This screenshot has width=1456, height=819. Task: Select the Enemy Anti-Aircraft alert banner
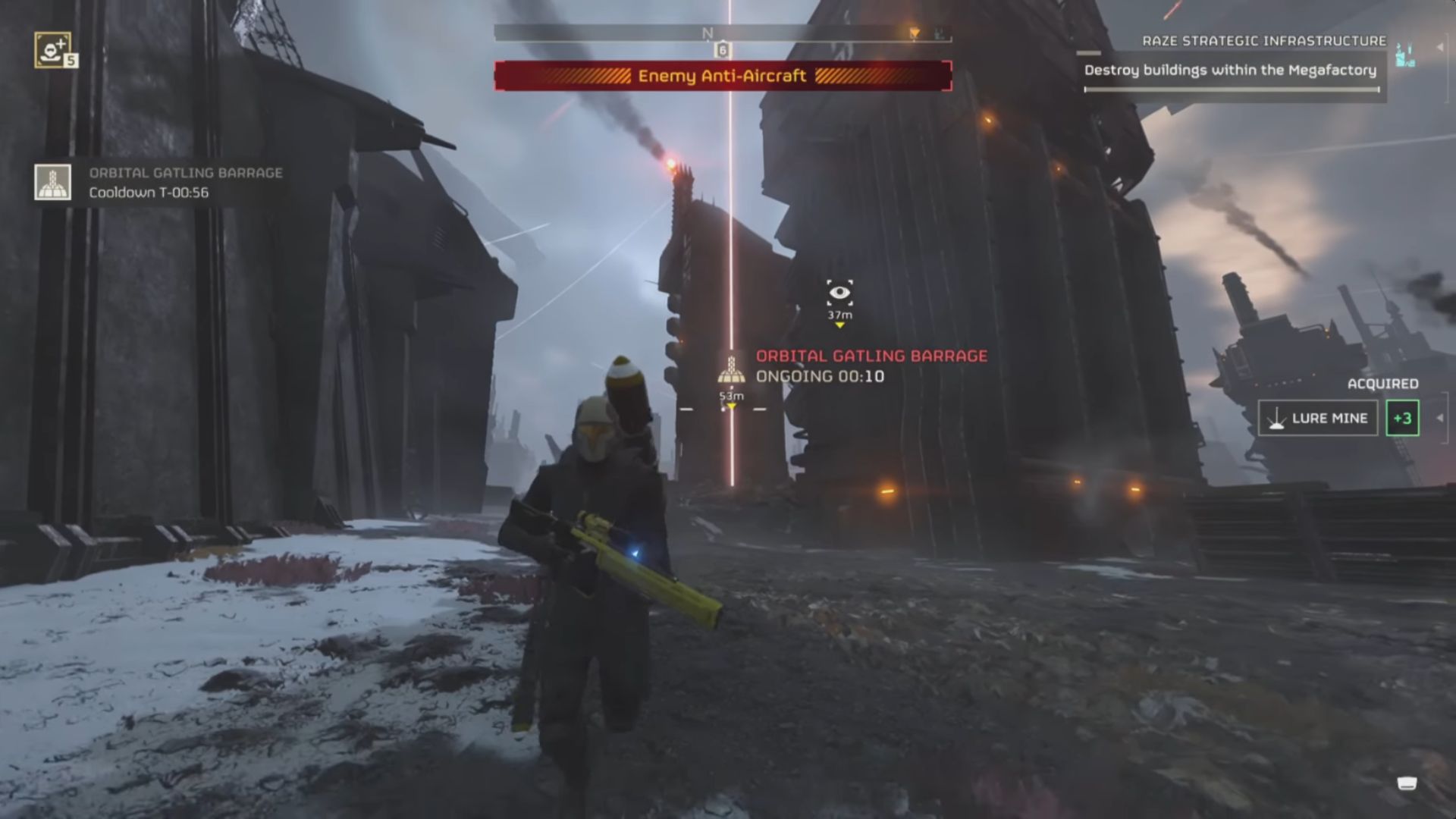point(723,77)
